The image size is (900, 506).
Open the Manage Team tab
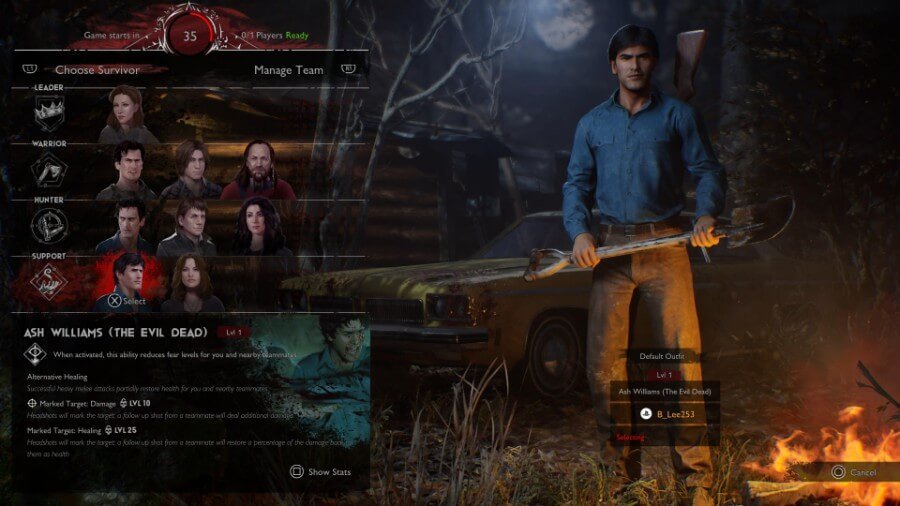pos(290,70)
